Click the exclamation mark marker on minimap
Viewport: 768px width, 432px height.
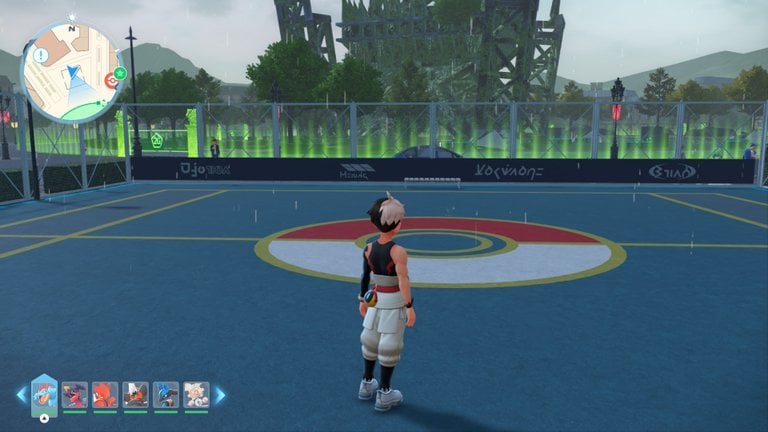[x=40, y=56]
